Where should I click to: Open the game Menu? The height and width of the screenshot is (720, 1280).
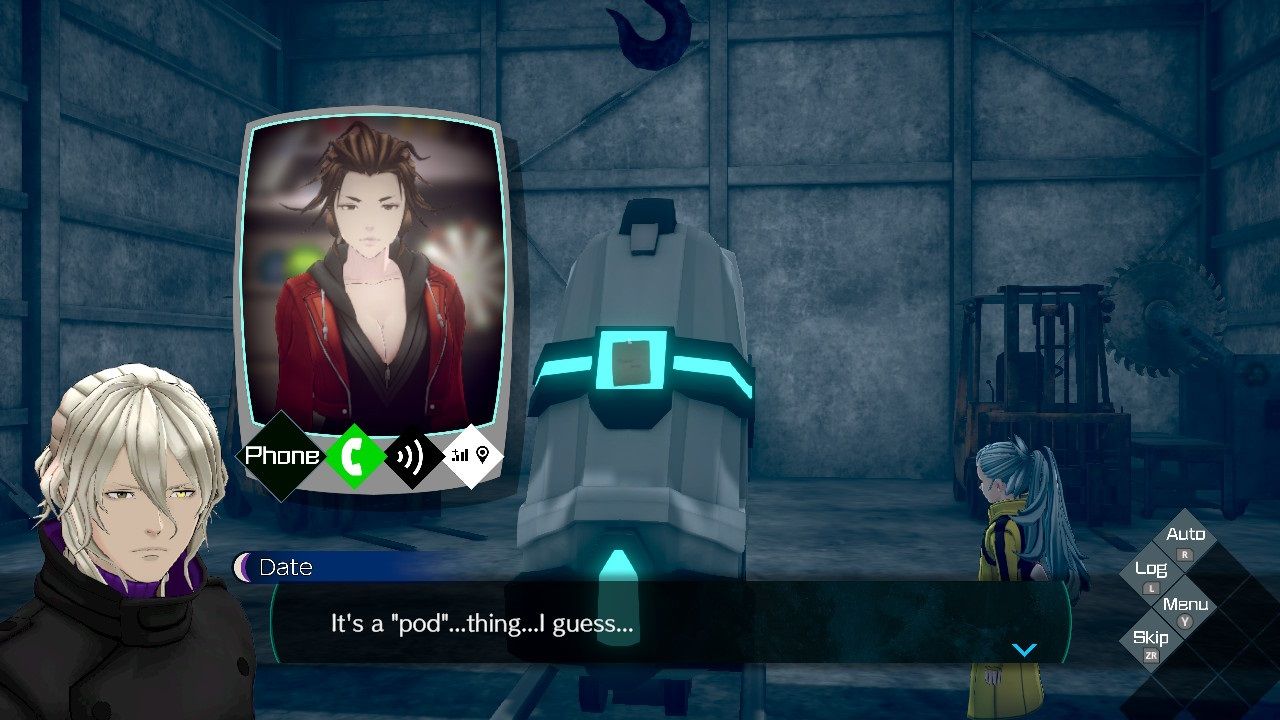1185,608
